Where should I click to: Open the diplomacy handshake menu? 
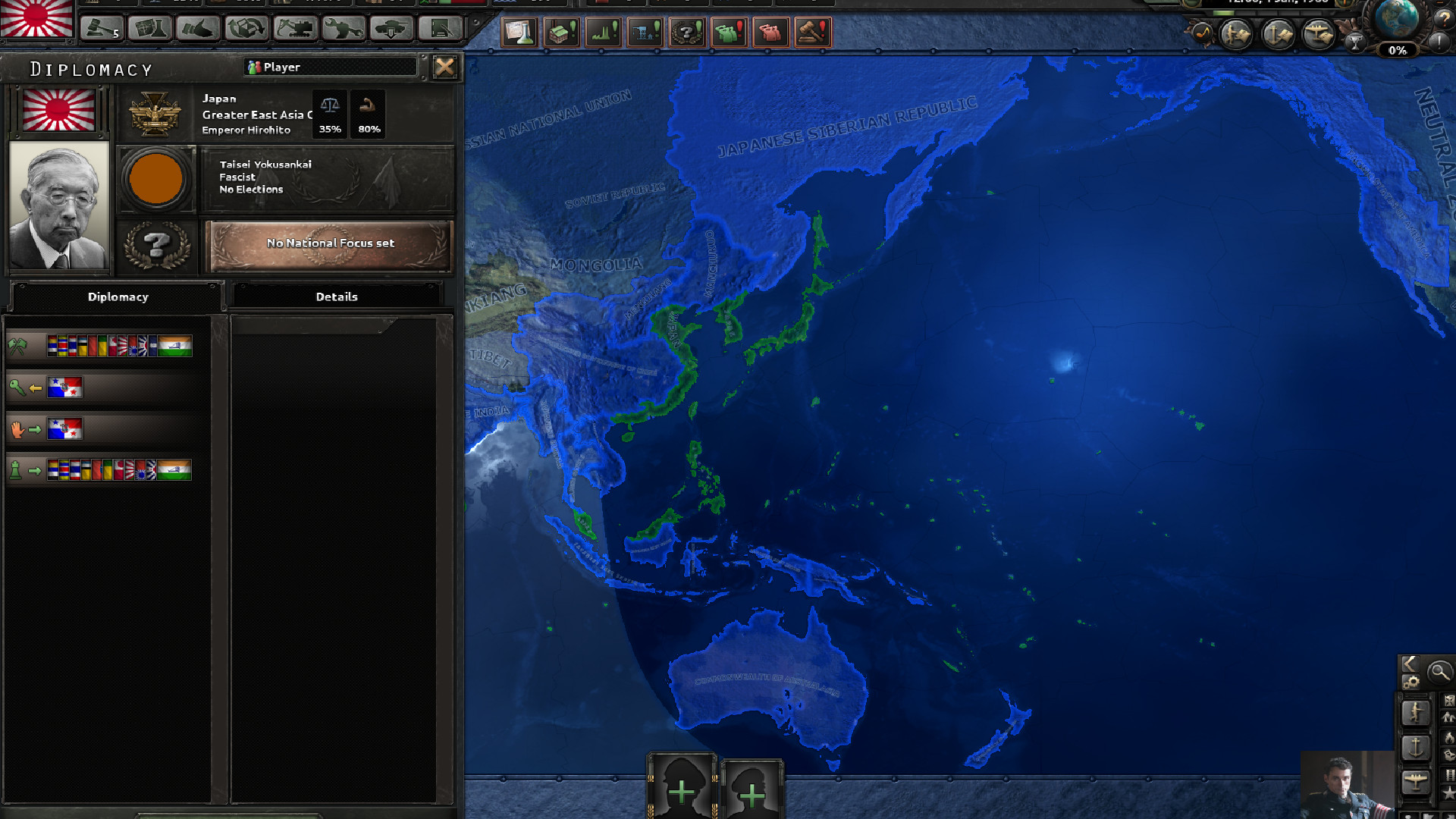point(198,29)
